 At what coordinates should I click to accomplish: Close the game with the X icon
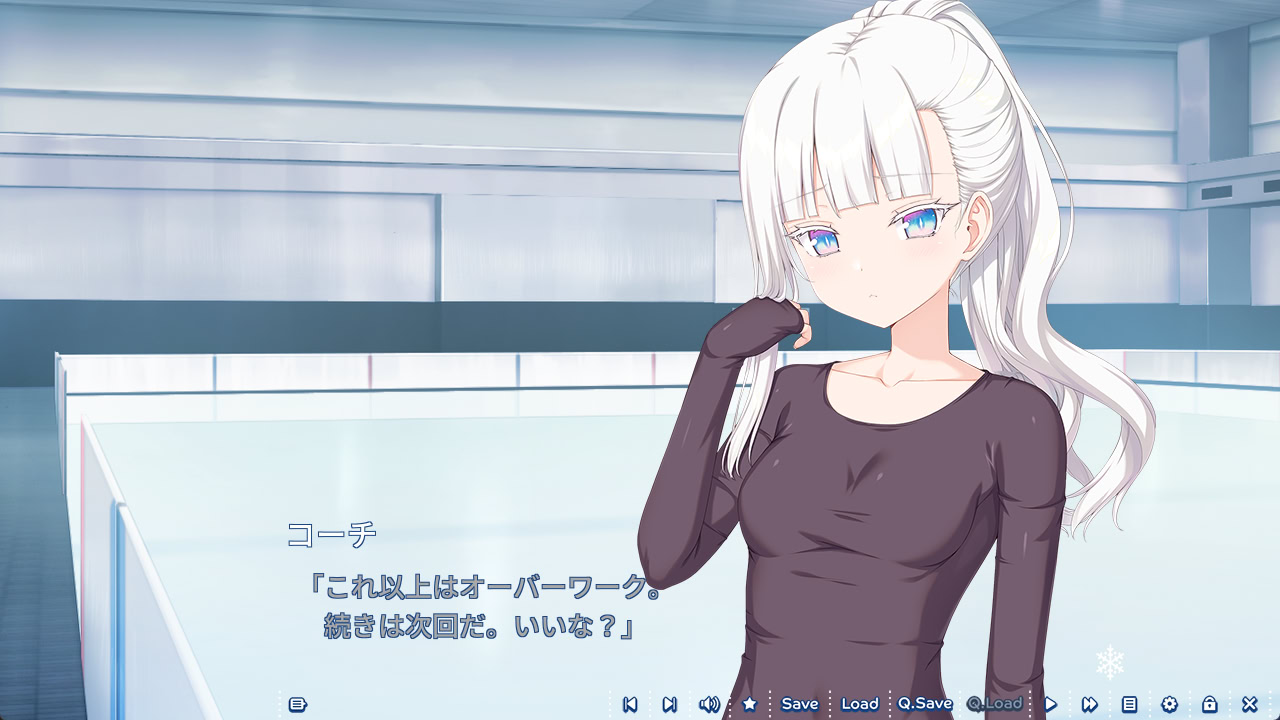1248,704
